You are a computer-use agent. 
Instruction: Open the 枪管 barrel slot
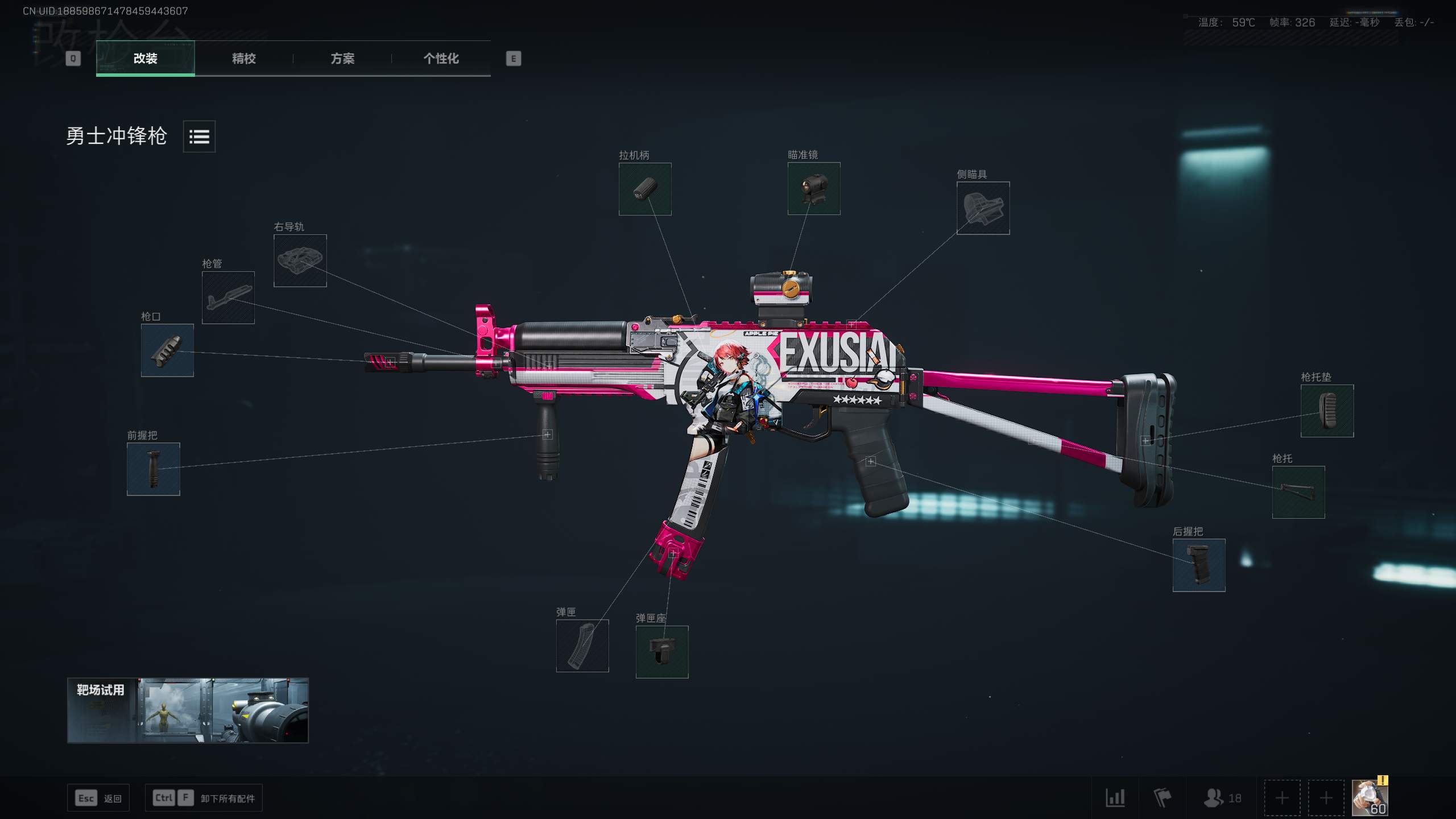click(228, 297)
